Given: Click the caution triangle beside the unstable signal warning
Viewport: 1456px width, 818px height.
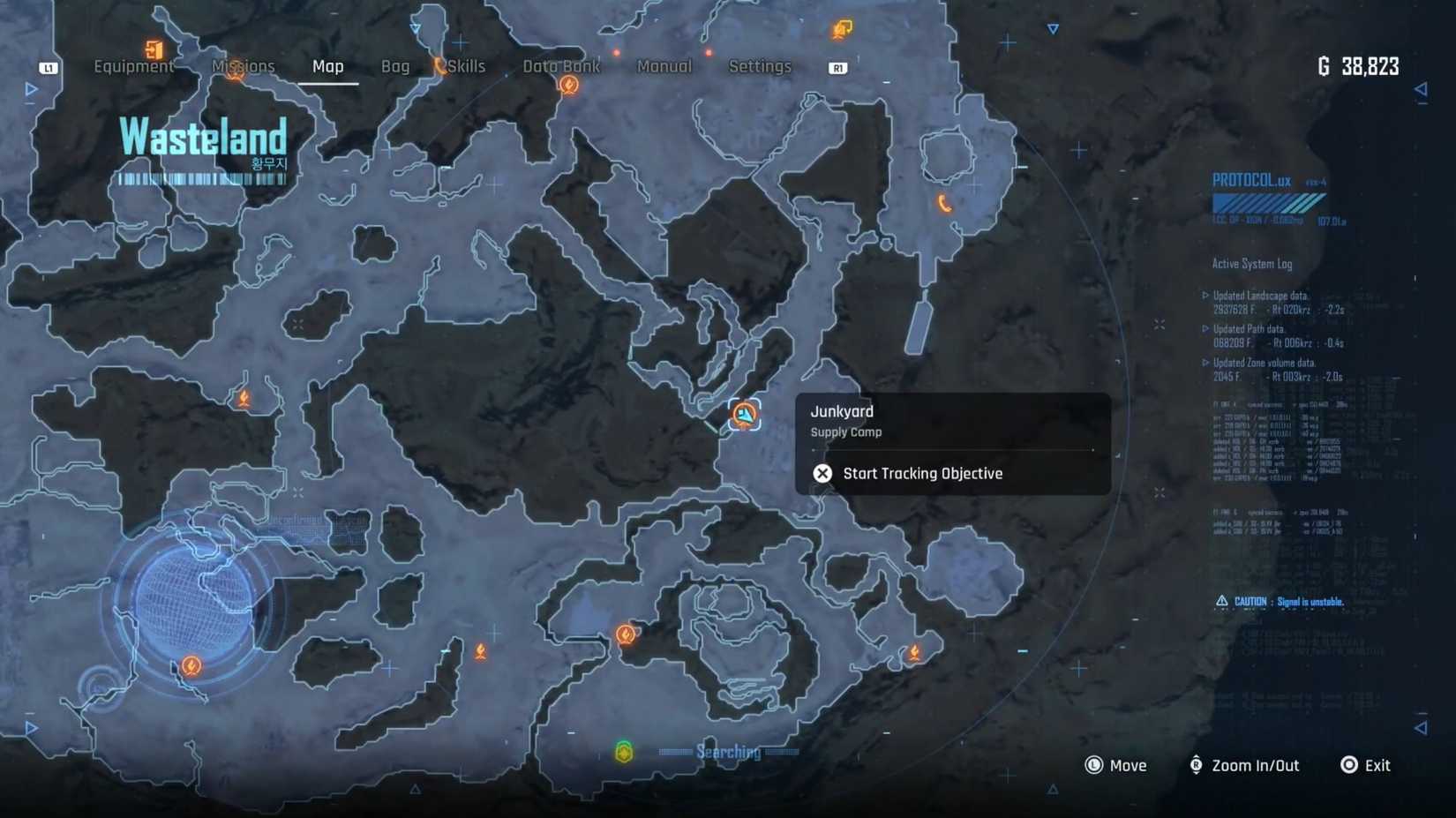Looking at the screenshot, I should tap(1222, 600).
